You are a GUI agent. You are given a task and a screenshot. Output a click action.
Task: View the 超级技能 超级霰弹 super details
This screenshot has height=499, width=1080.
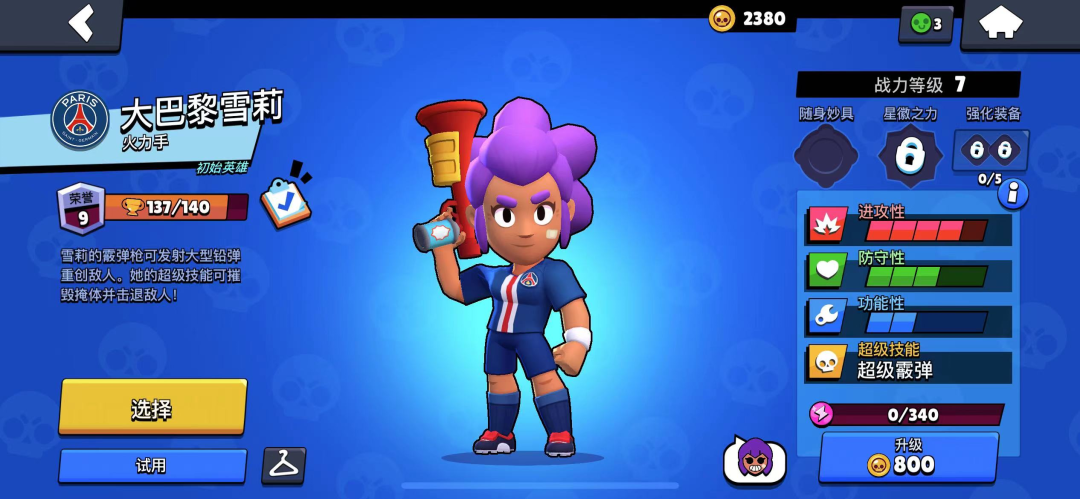point(908,361)
